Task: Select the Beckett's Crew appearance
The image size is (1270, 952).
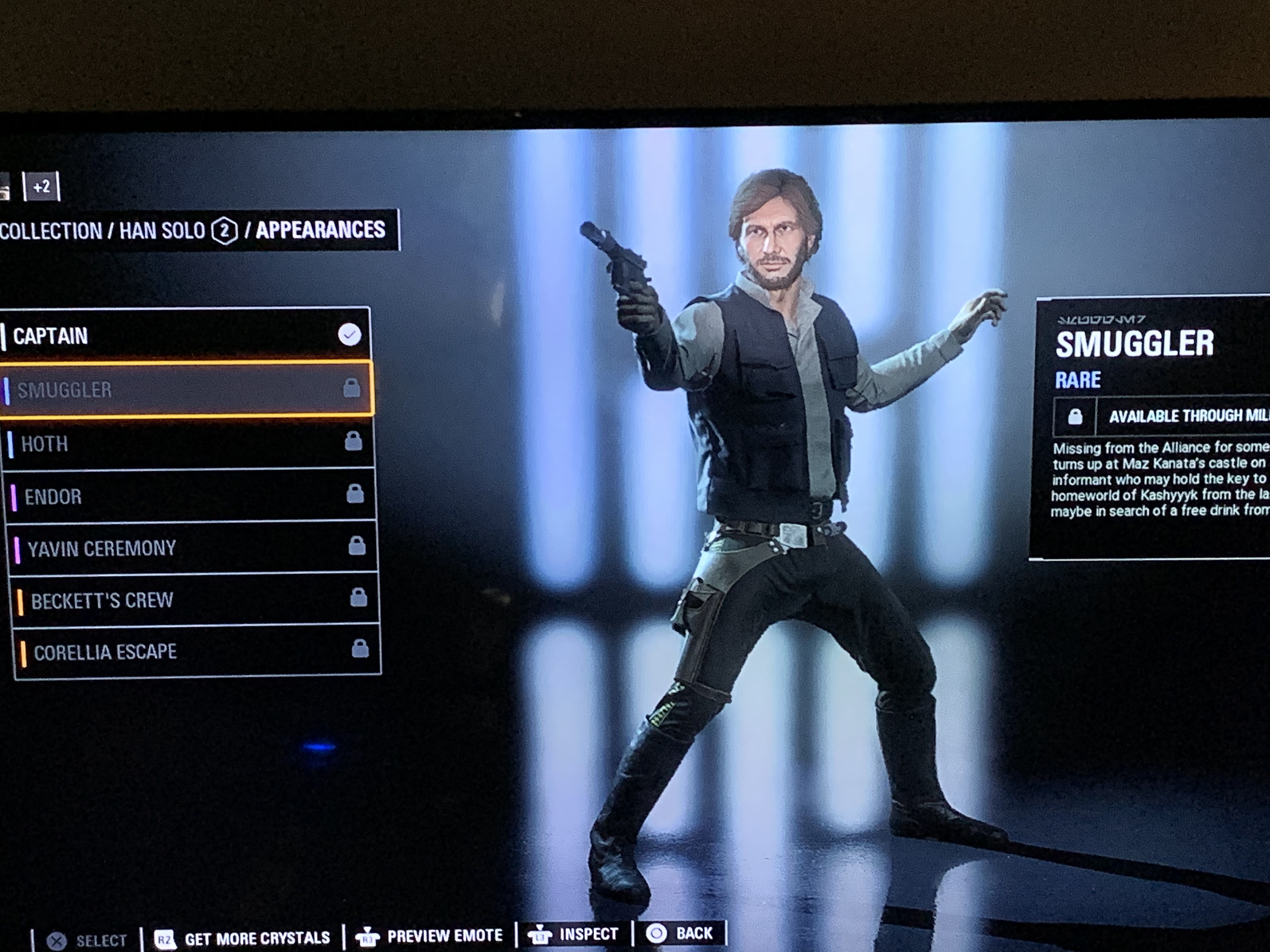Action: [195, 600]
